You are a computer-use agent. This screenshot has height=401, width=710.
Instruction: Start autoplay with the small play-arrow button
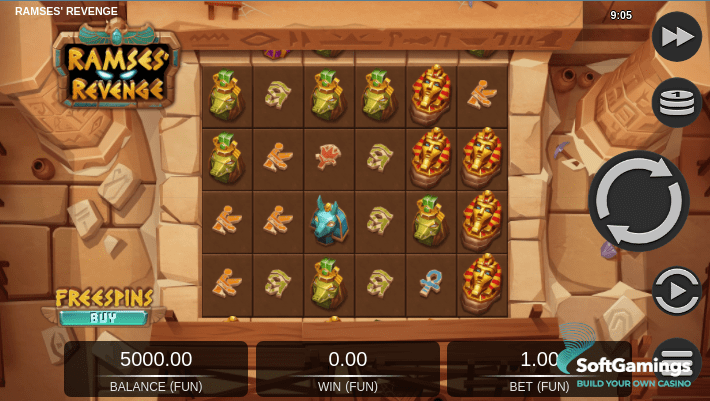(677, 291)
